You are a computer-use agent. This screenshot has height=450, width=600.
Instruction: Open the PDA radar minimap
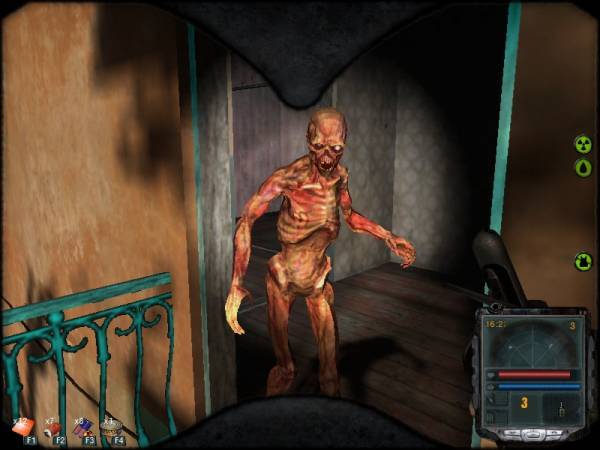[532, 344]
